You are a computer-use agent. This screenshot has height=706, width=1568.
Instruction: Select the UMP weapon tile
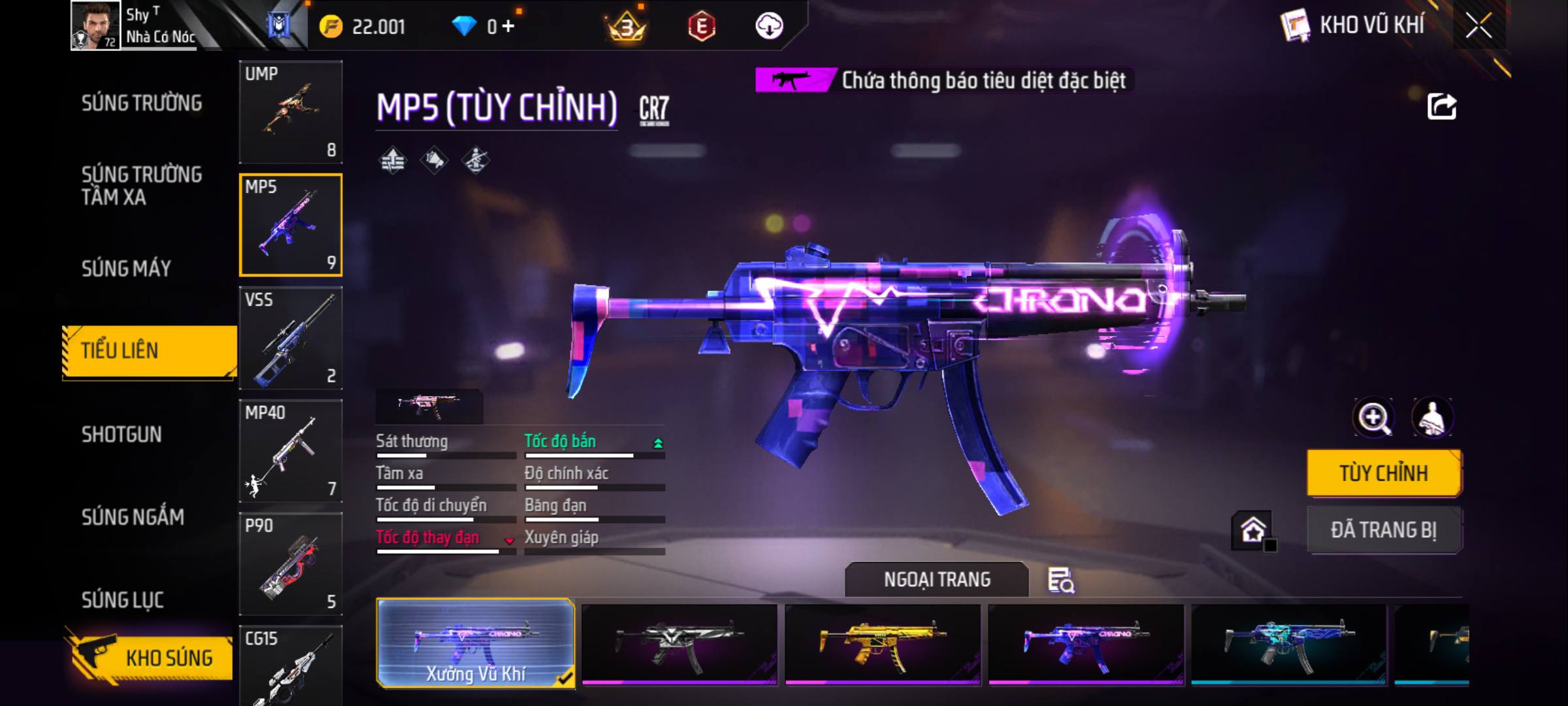tap(291, 112)
